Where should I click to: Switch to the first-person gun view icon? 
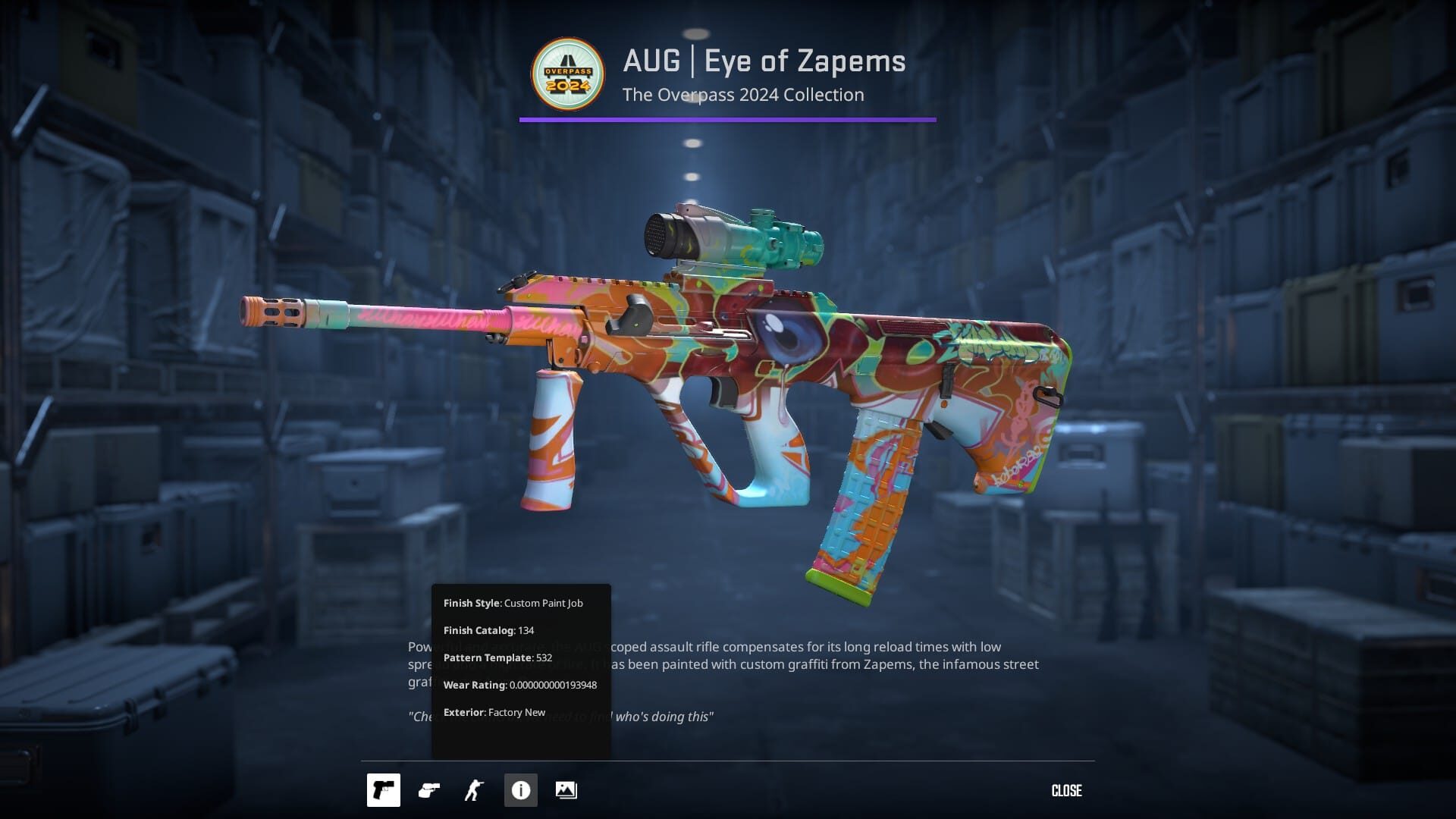[429, 789]
